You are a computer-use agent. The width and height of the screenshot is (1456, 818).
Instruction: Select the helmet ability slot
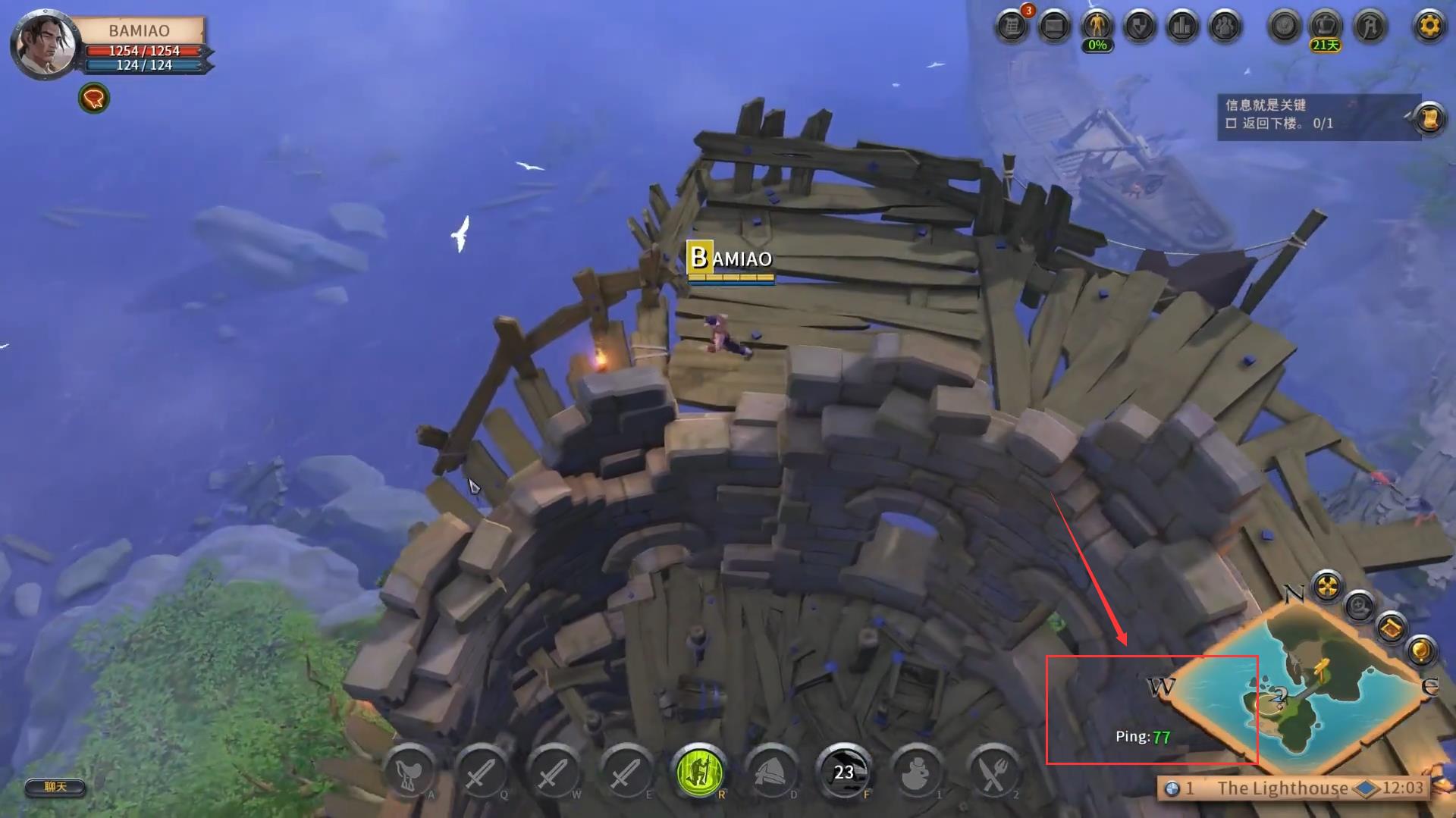point(771,772)
